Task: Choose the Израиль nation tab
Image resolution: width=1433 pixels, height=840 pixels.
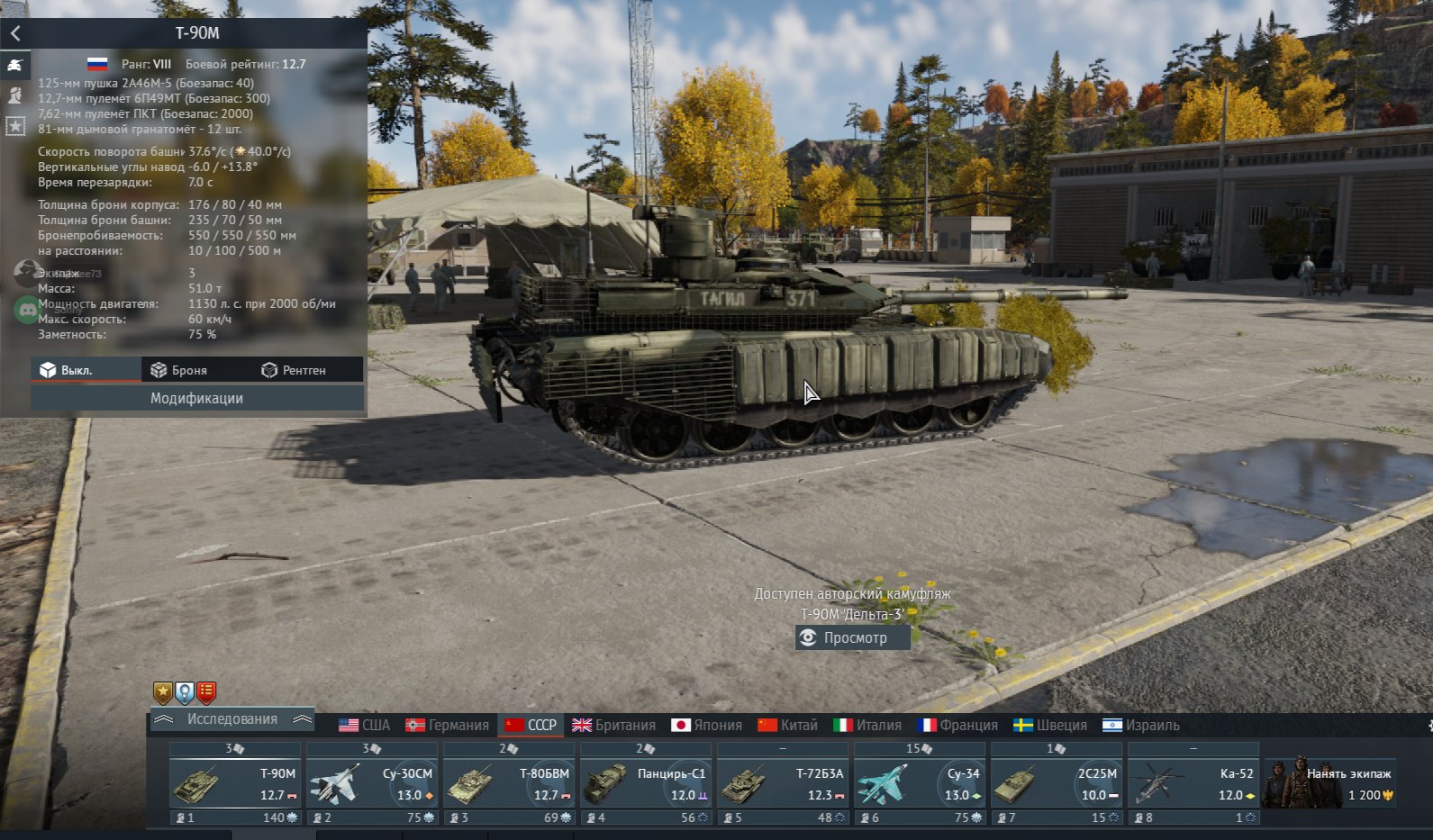Action: click(x=1141, y=725)
